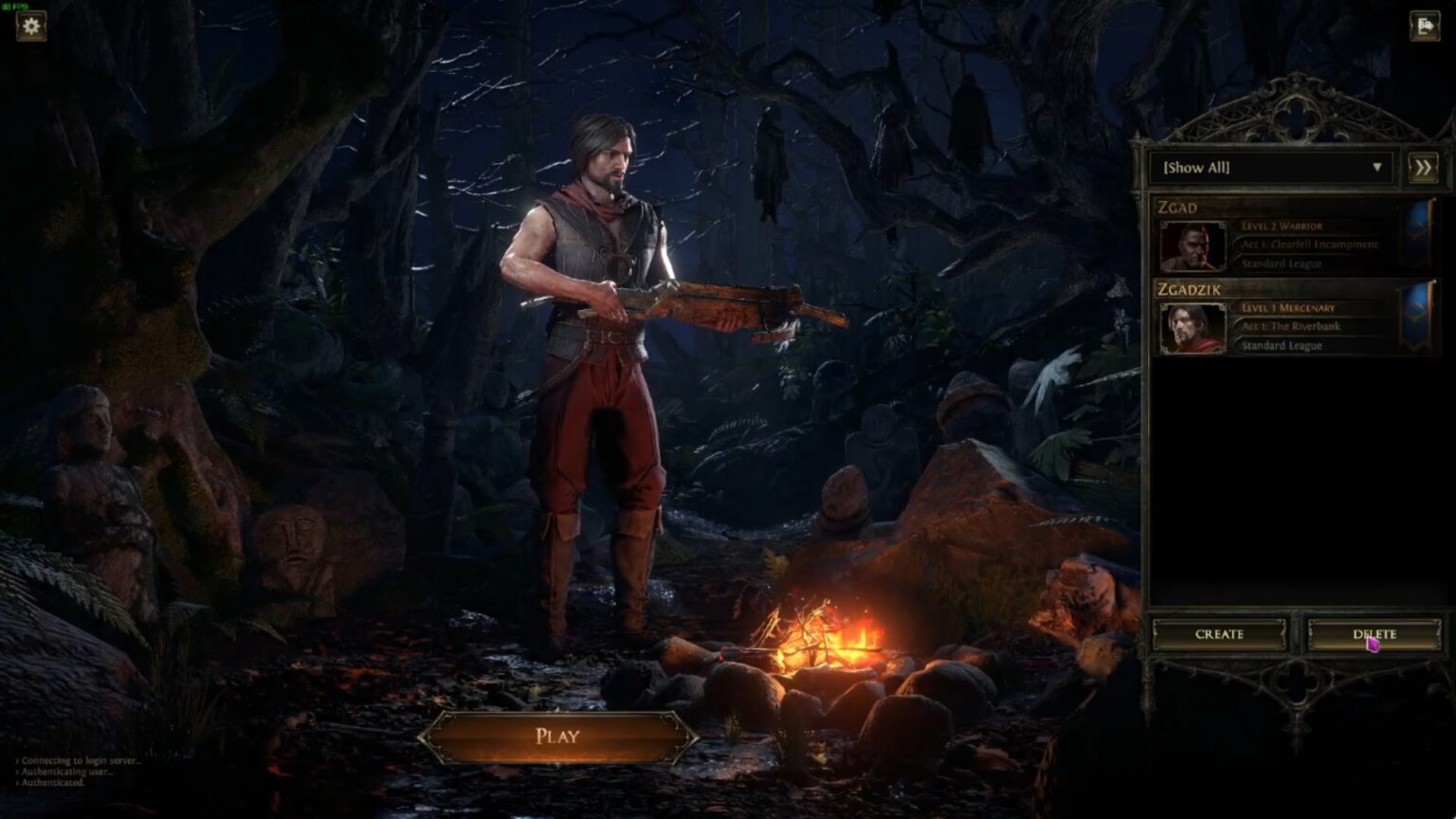
Task: Open the Show All league filter dropdown
Action: [x=1270, y=168]
